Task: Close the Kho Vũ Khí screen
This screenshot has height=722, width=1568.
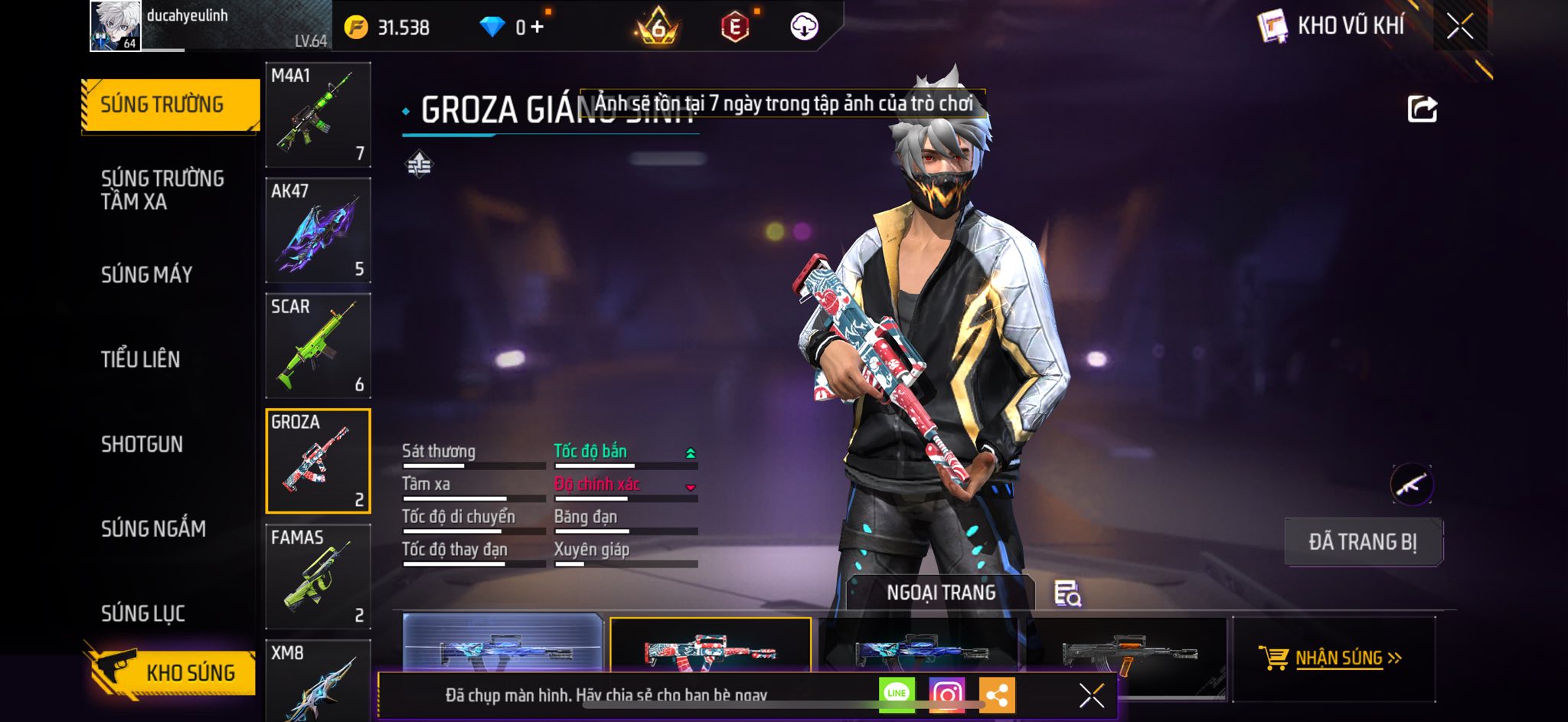Action: [x=1459, y=27]
